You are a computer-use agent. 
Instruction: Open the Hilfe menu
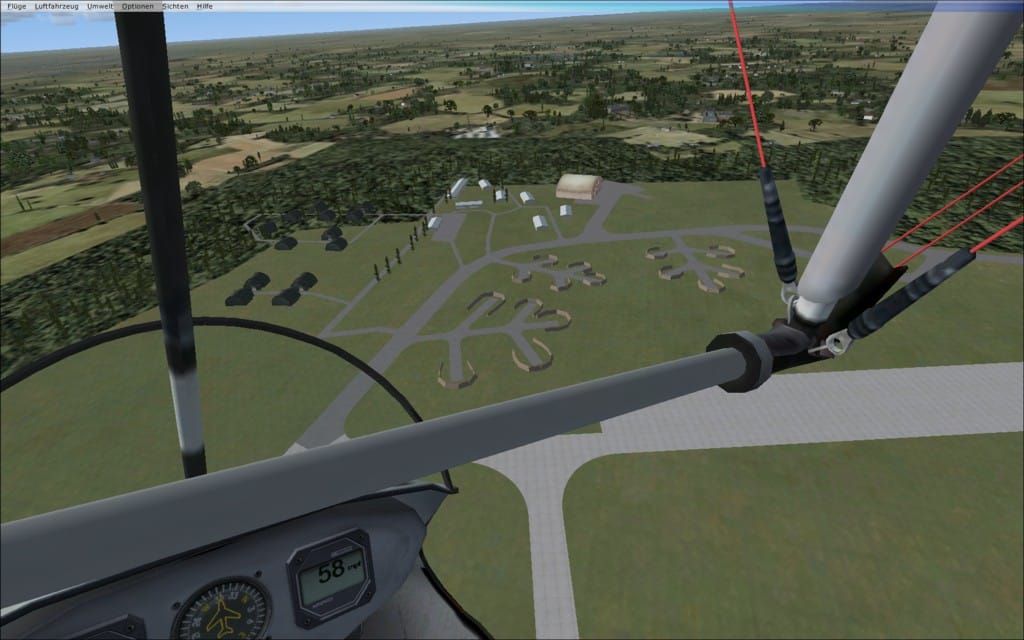[205, 6]
